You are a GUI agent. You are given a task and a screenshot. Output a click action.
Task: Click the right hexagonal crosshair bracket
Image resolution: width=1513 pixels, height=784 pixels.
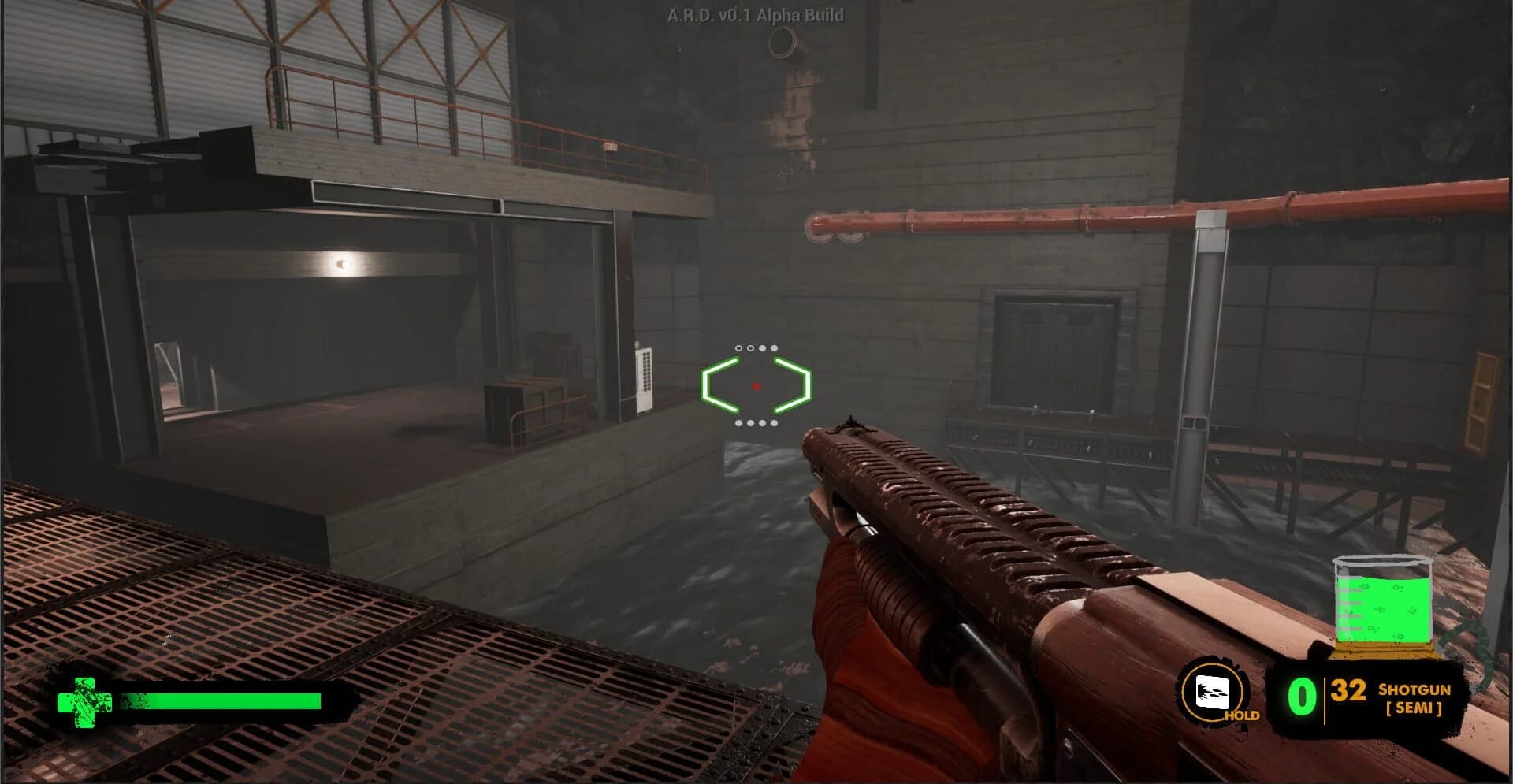(x=797, y=386)
